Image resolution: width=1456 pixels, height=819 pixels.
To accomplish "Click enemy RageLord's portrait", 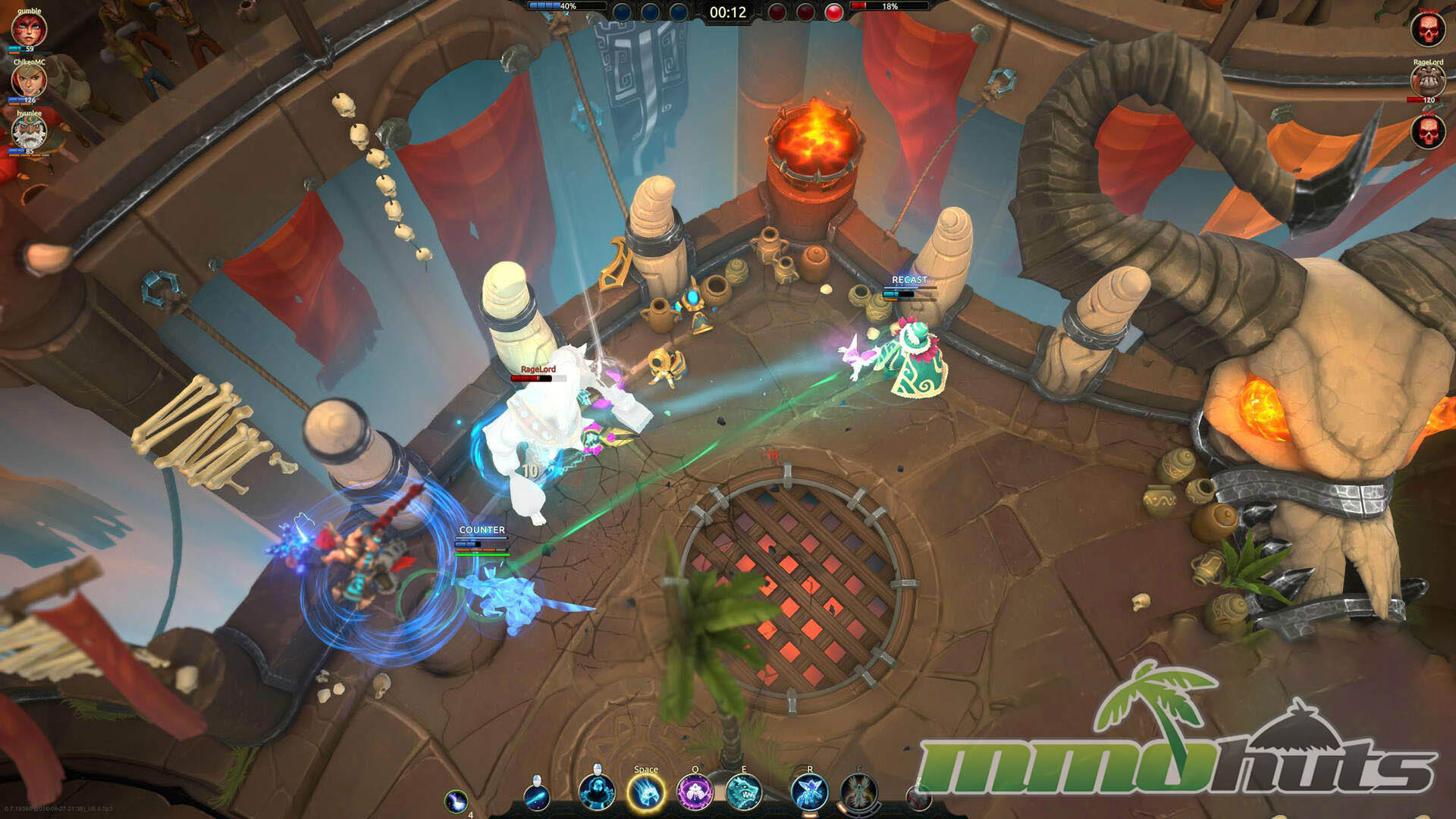I will click(x=1427, y=80).
